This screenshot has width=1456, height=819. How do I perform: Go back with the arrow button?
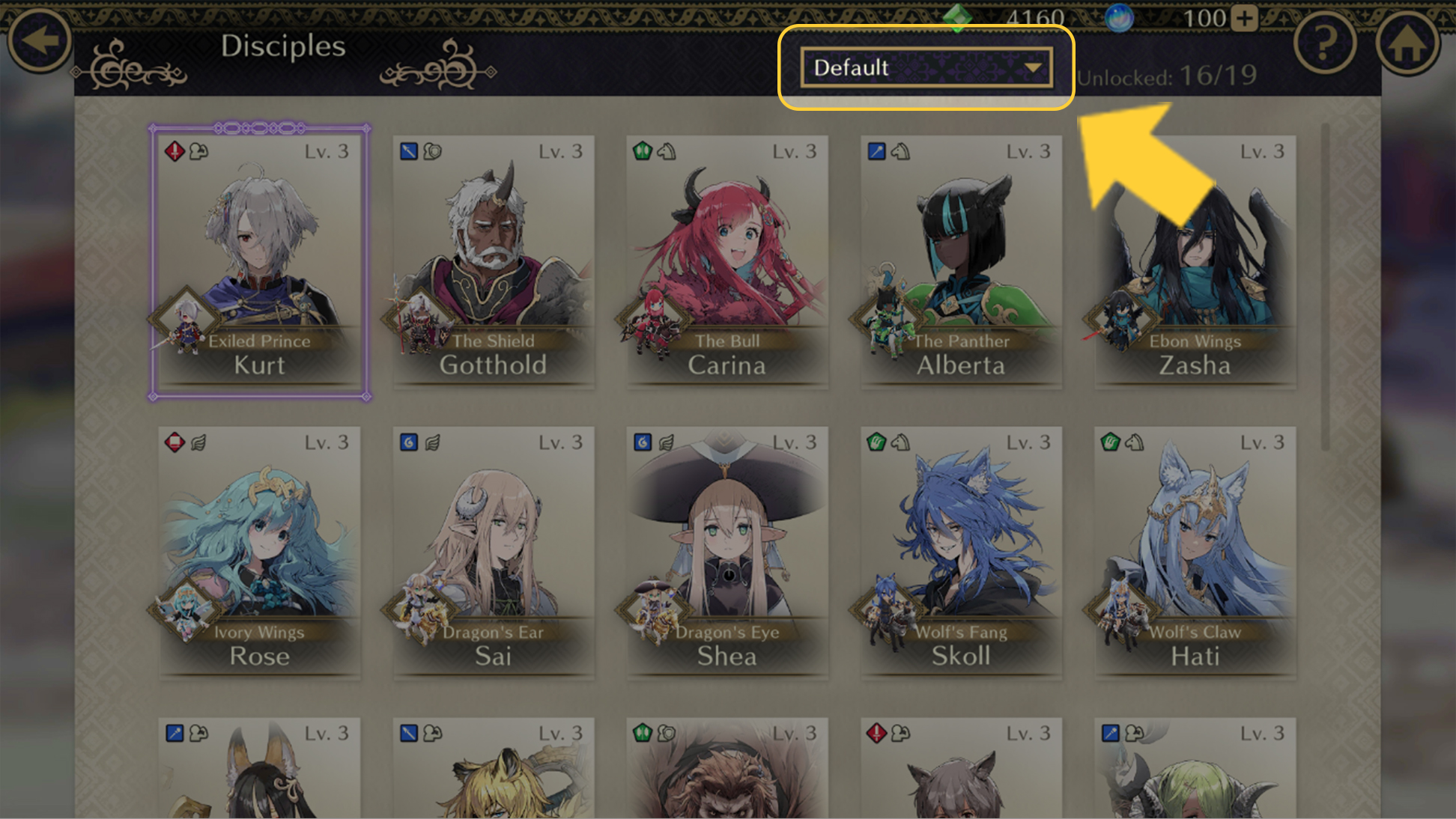pos(39,41)
